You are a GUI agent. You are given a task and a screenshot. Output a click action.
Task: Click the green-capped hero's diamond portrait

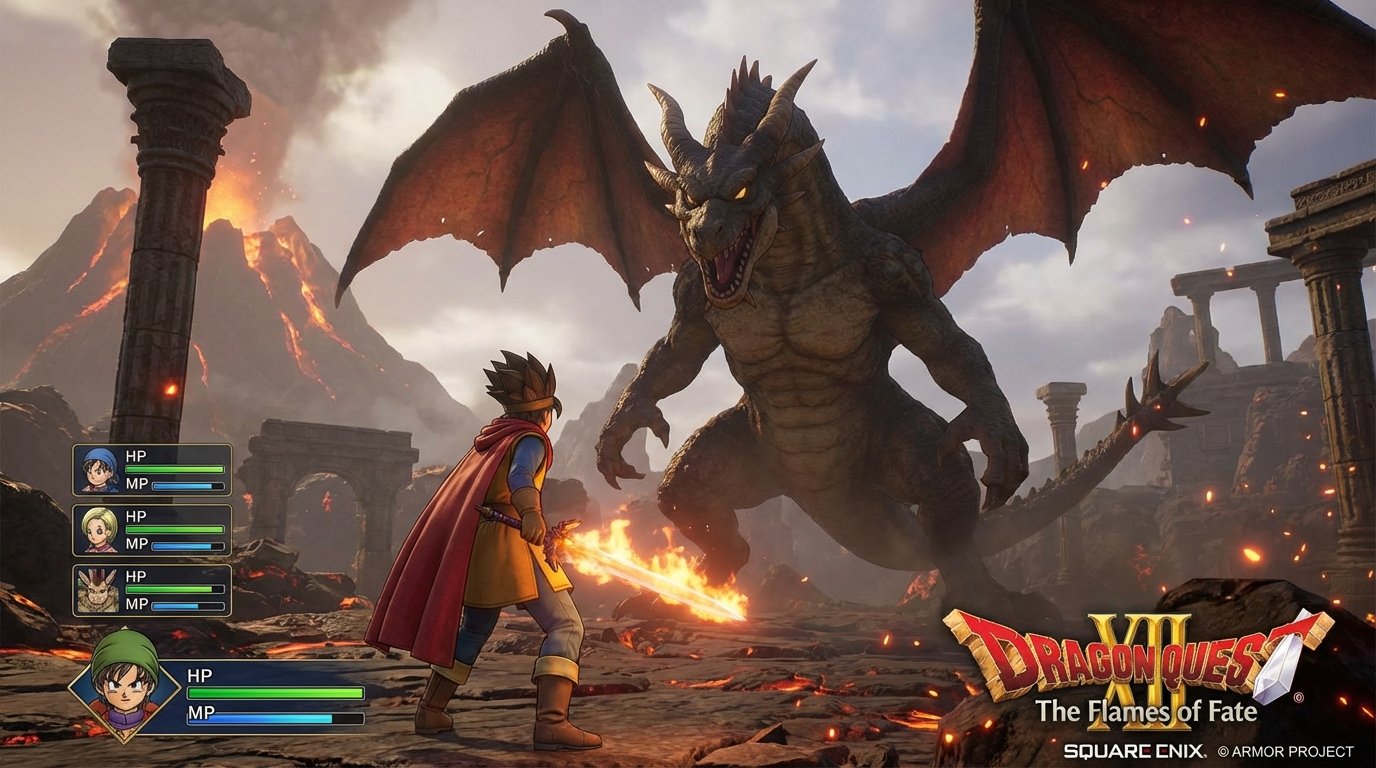pyautogui.click(x=121, y=692)
